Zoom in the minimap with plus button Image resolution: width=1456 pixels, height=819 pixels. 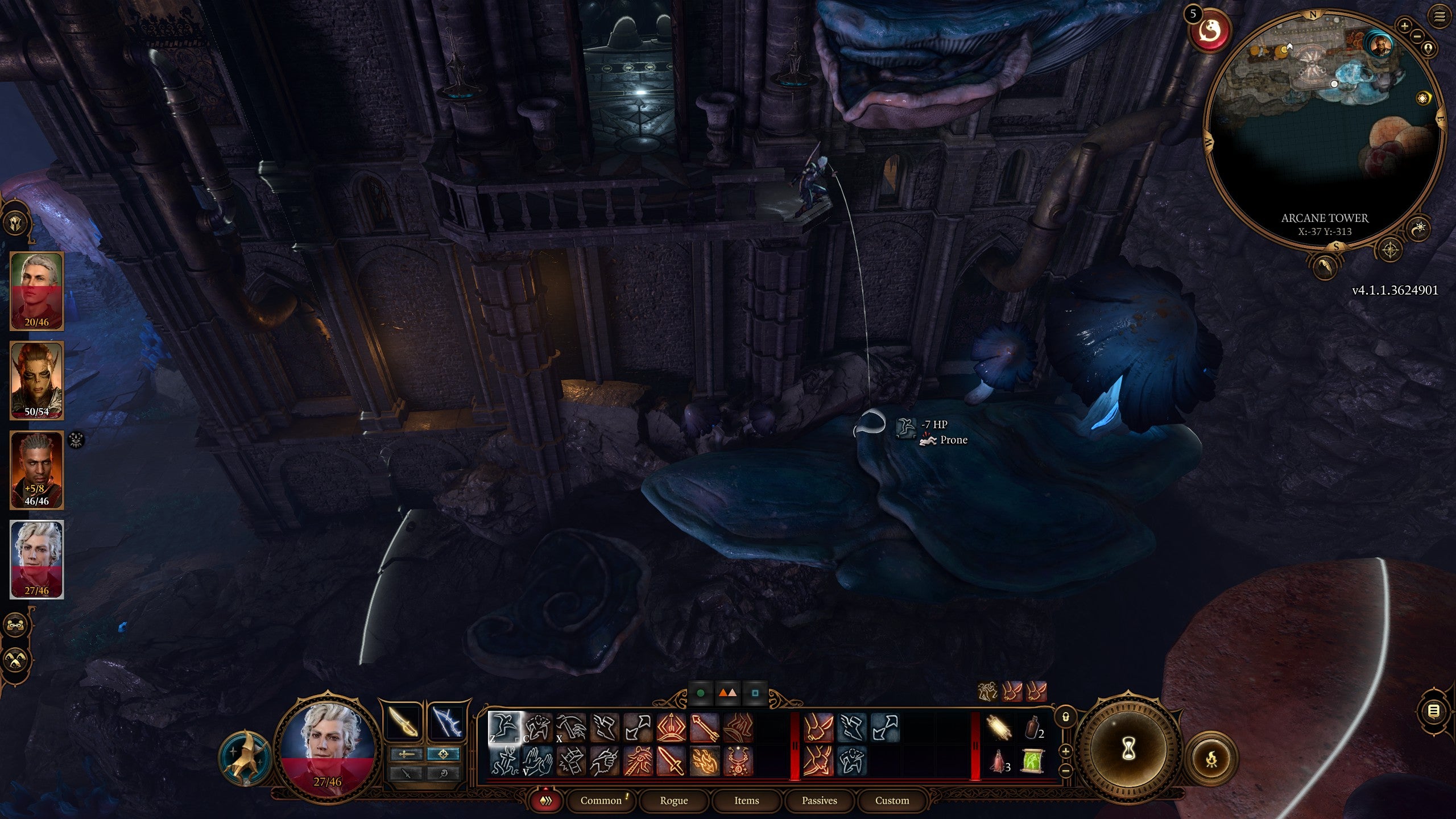click(1404, 26)
